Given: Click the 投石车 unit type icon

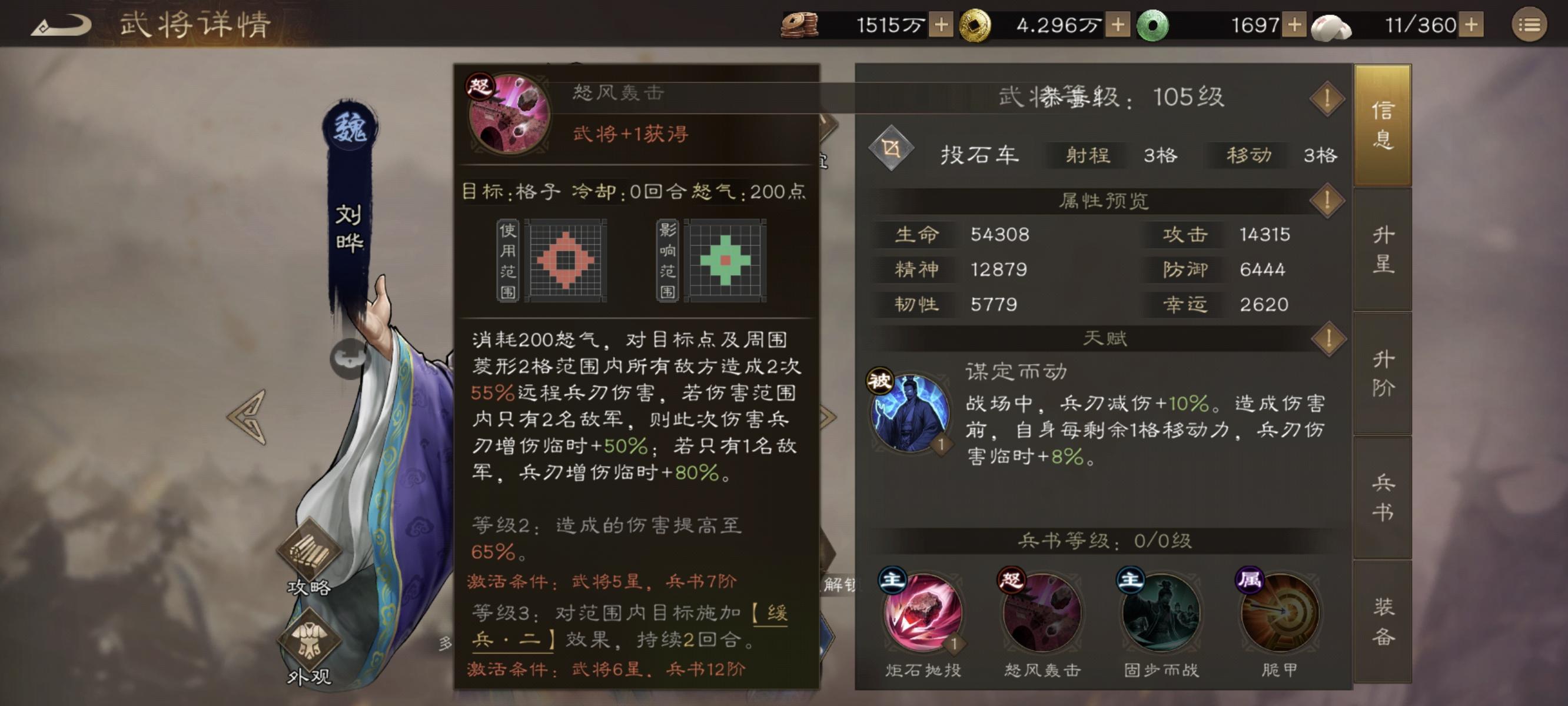Looking at the screenshot, I should pos(891,149).
